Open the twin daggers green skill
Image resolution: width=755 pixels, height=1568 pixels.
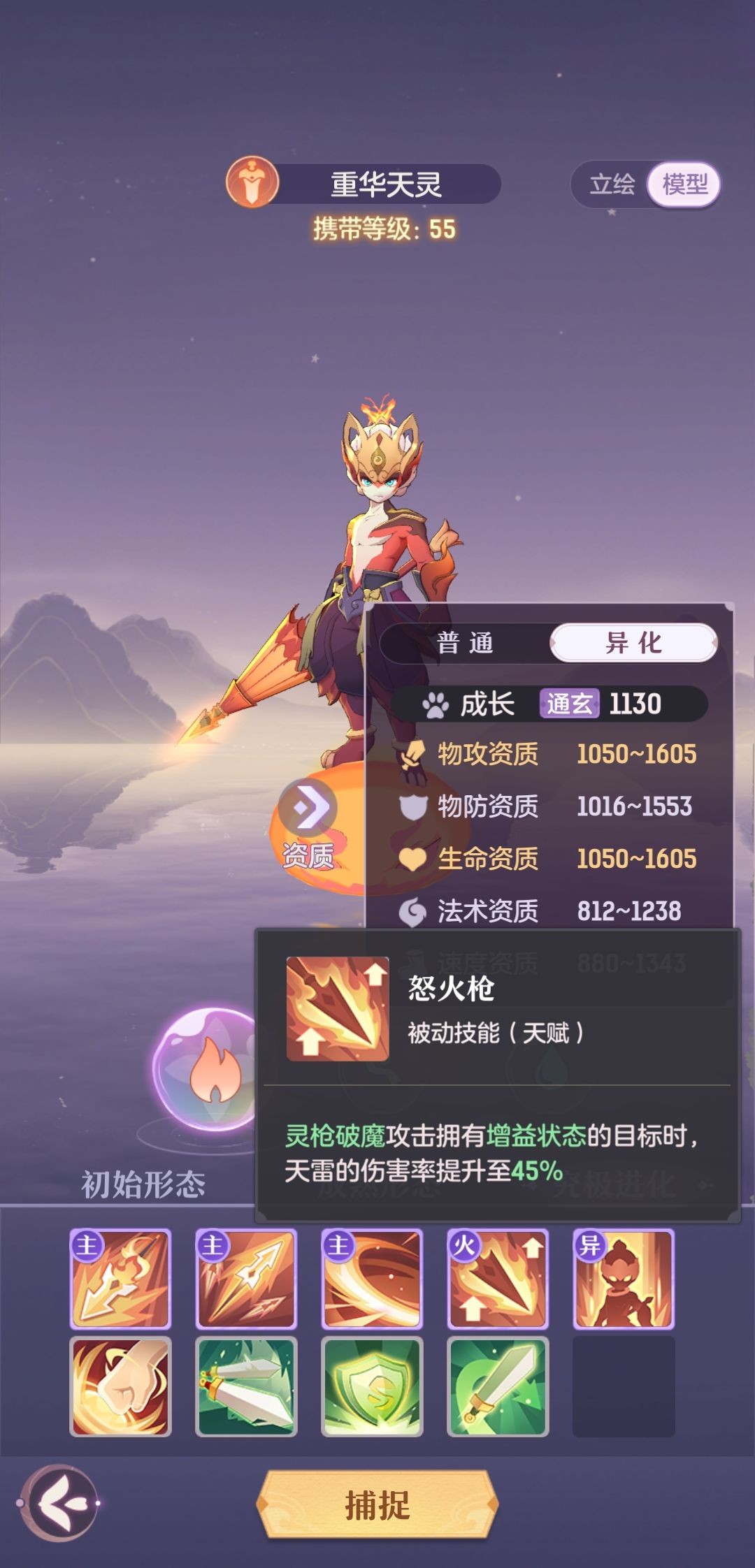[x=246, y=1386]
